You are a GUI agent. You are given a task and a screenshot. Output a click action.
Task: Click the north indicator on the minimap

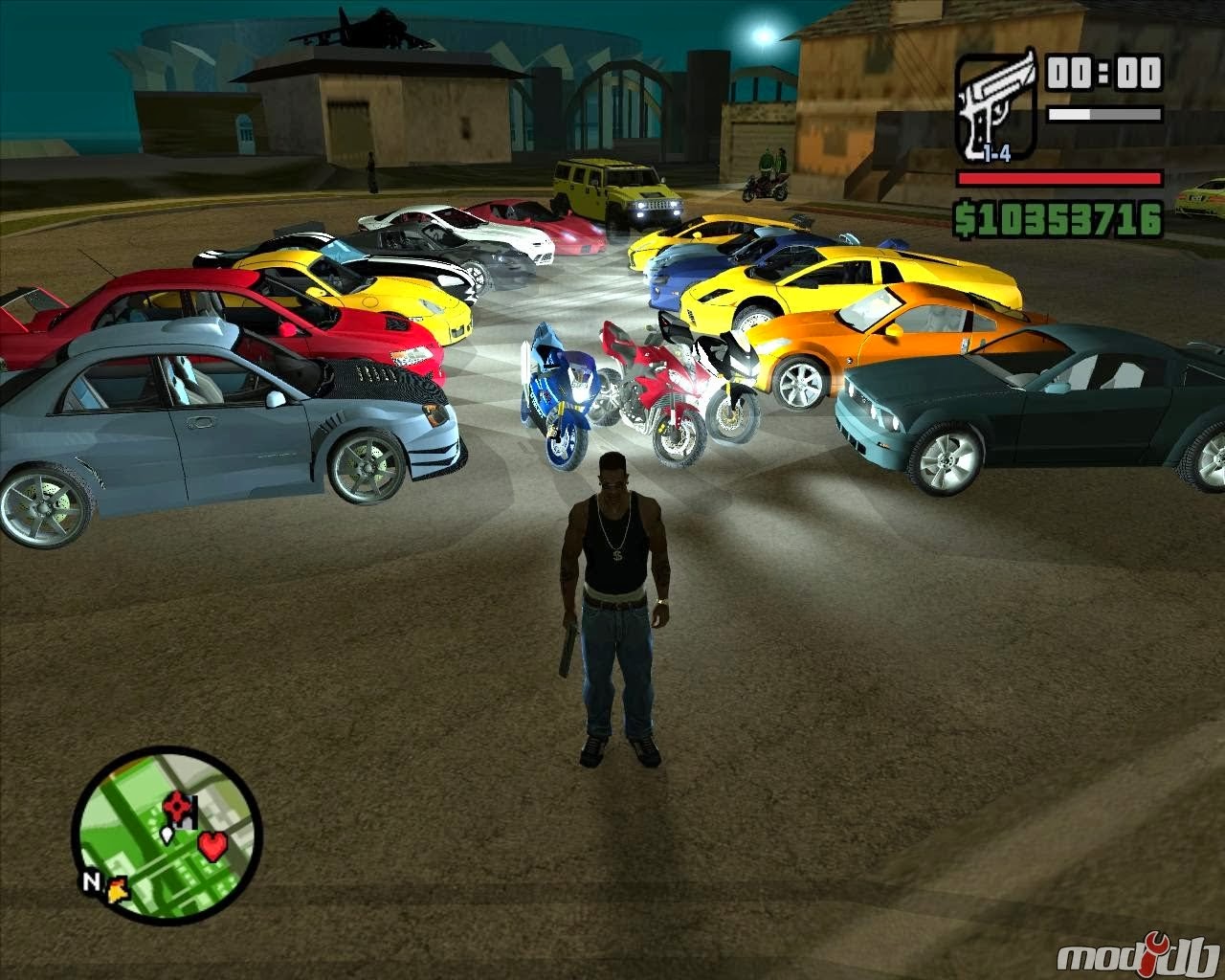pyautogui.click(x=92, y=880)
